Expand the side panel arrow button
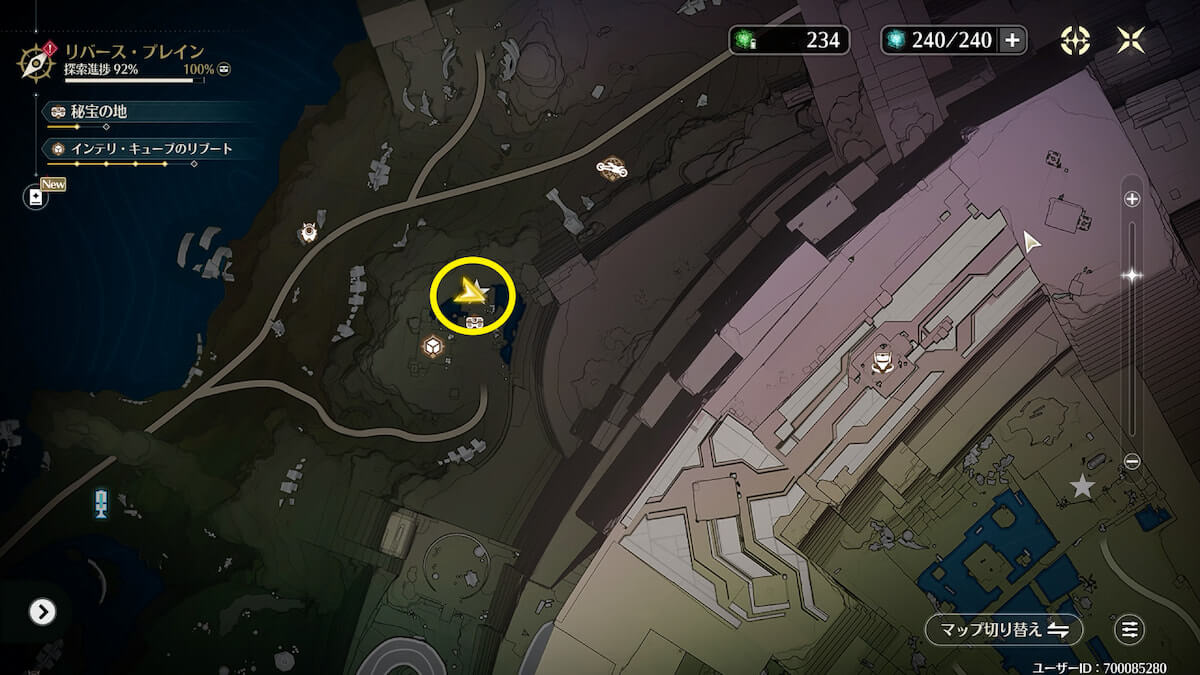This screenshot has width=1200, height=675. [42, 611]
